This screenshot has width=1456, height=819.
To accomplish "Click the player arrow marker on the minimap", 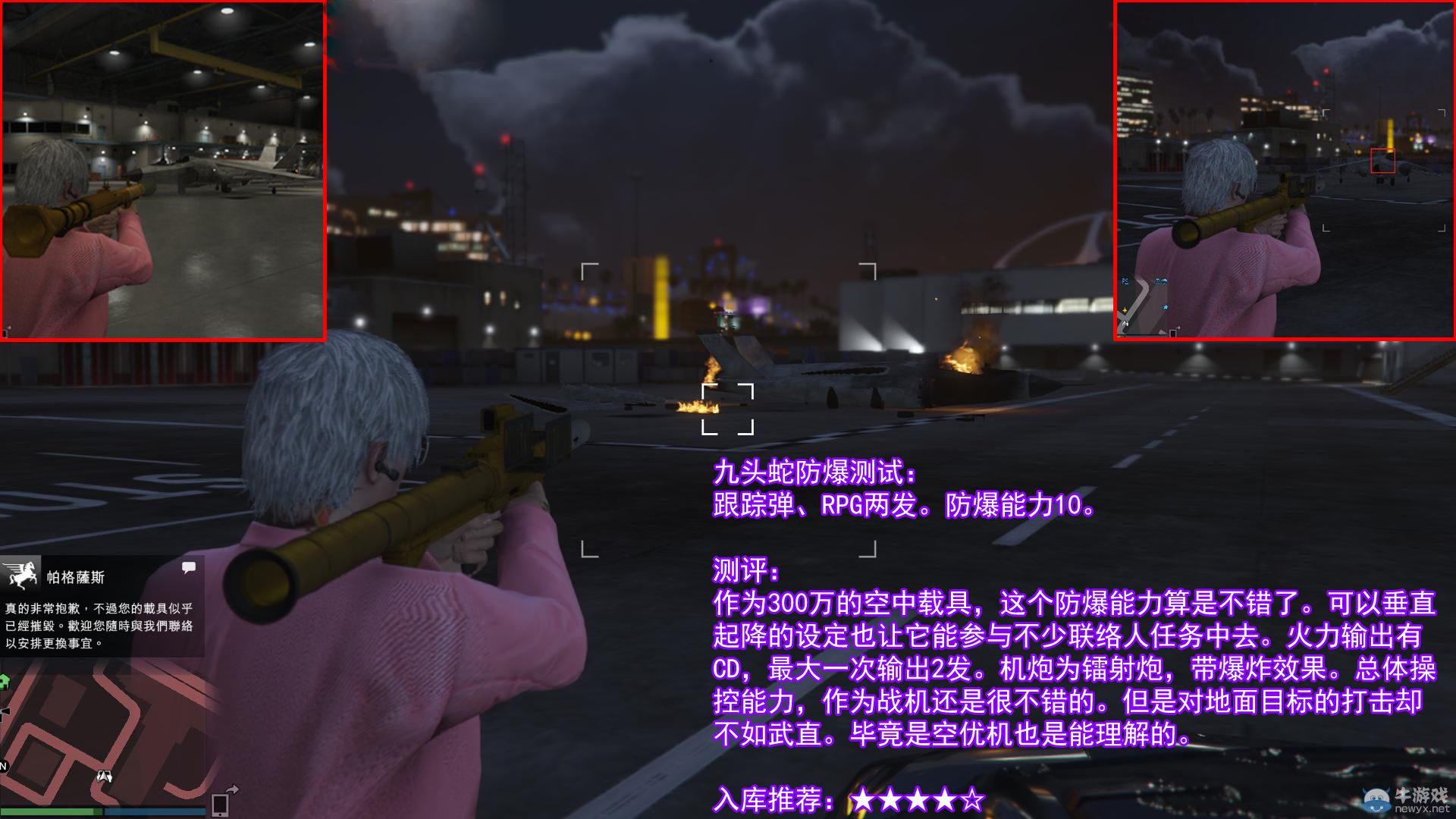I will 105,776.
